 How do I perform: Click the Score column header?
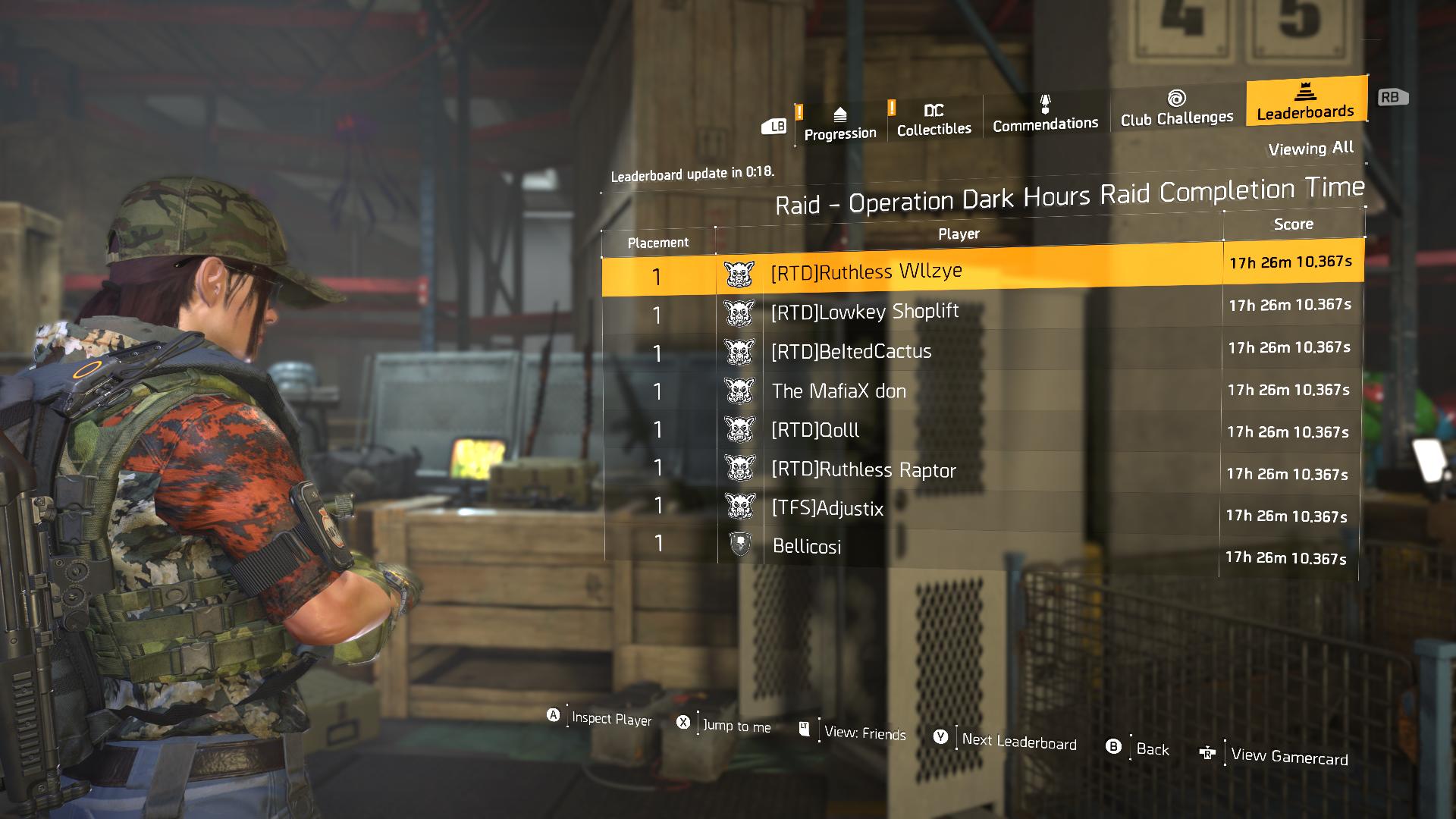pos(1293,224)
